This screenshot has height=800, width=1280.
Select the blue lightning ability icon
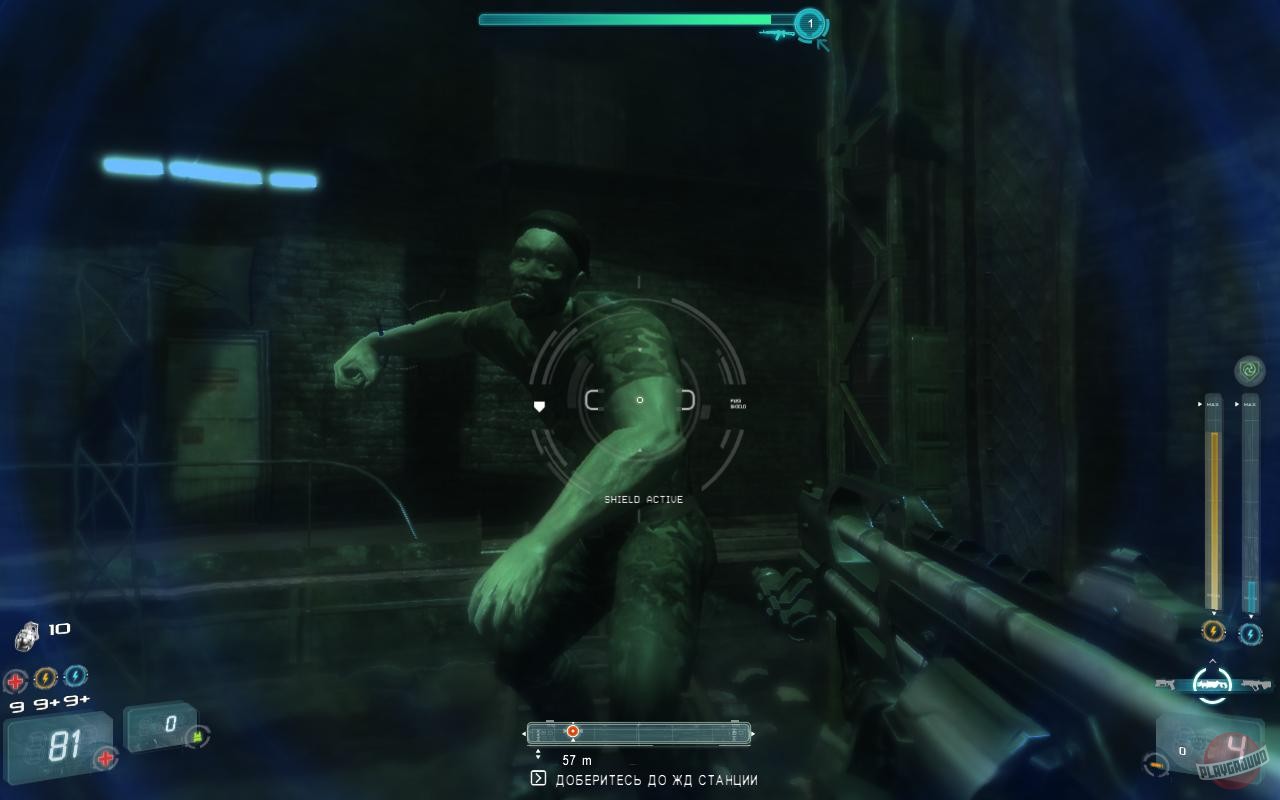click(x=74, y=677)
